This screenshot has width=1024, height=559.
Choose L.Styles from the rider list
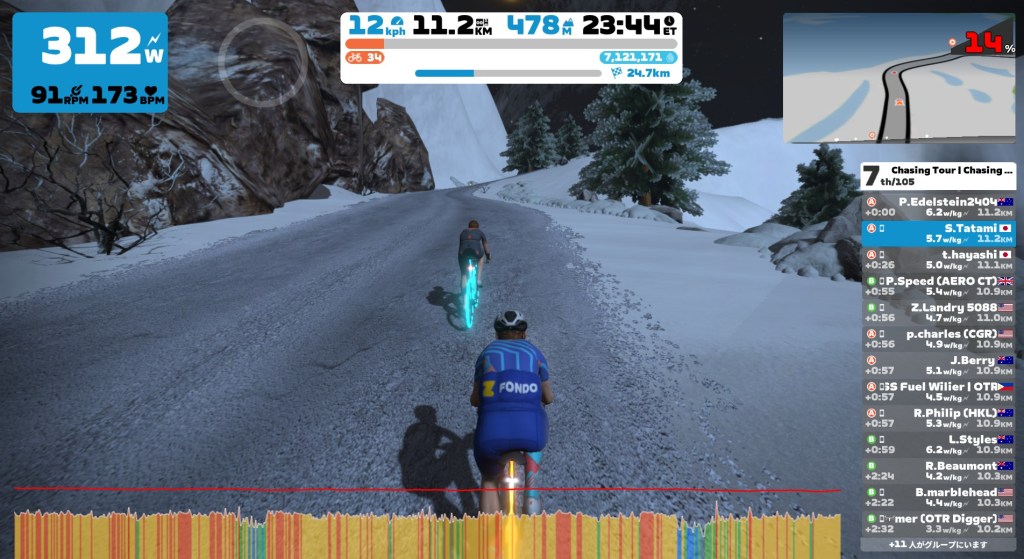[x=939, y=444]
